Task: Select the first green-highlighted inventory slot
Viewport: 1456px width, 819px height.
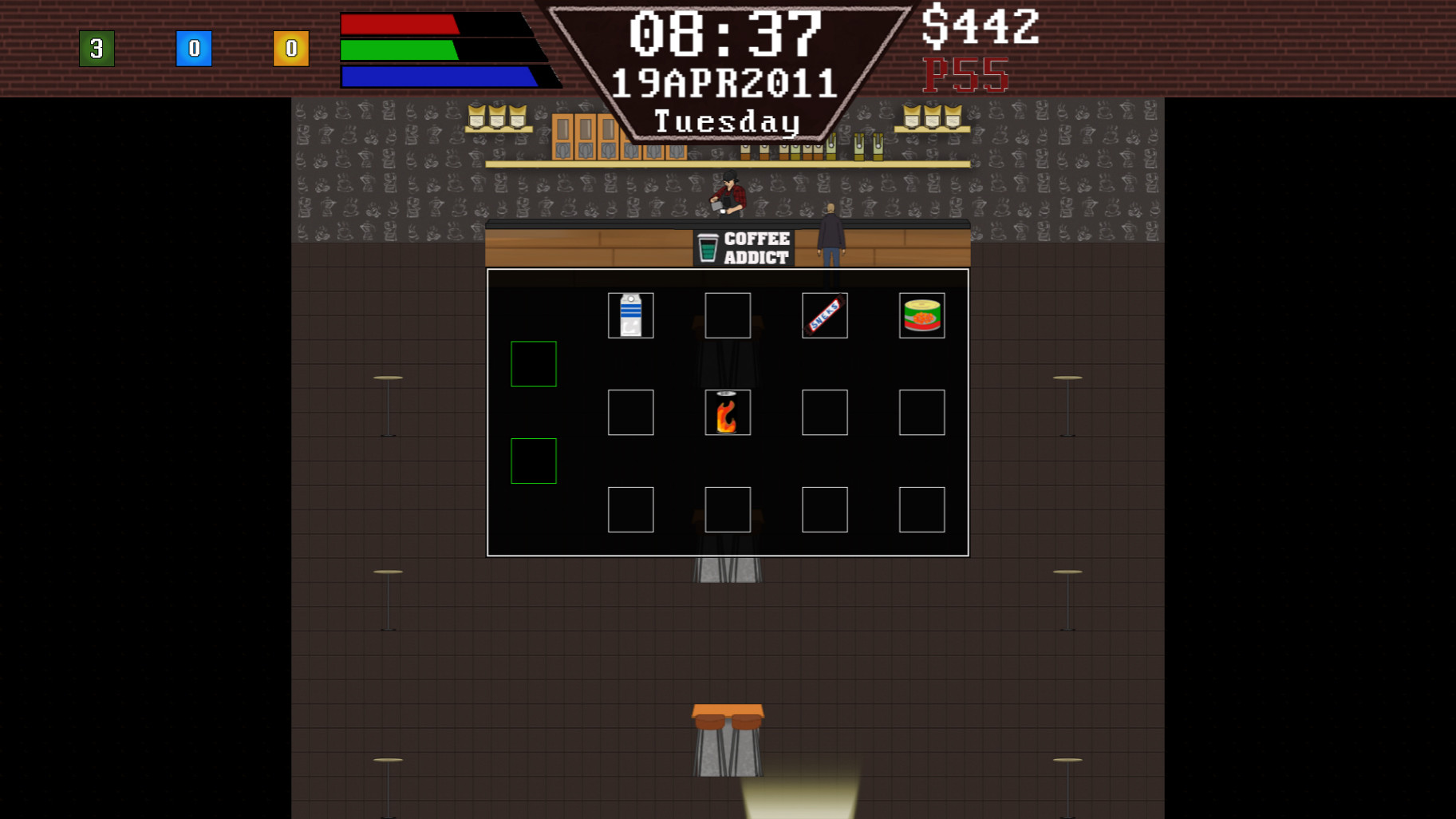Action: 533,363
